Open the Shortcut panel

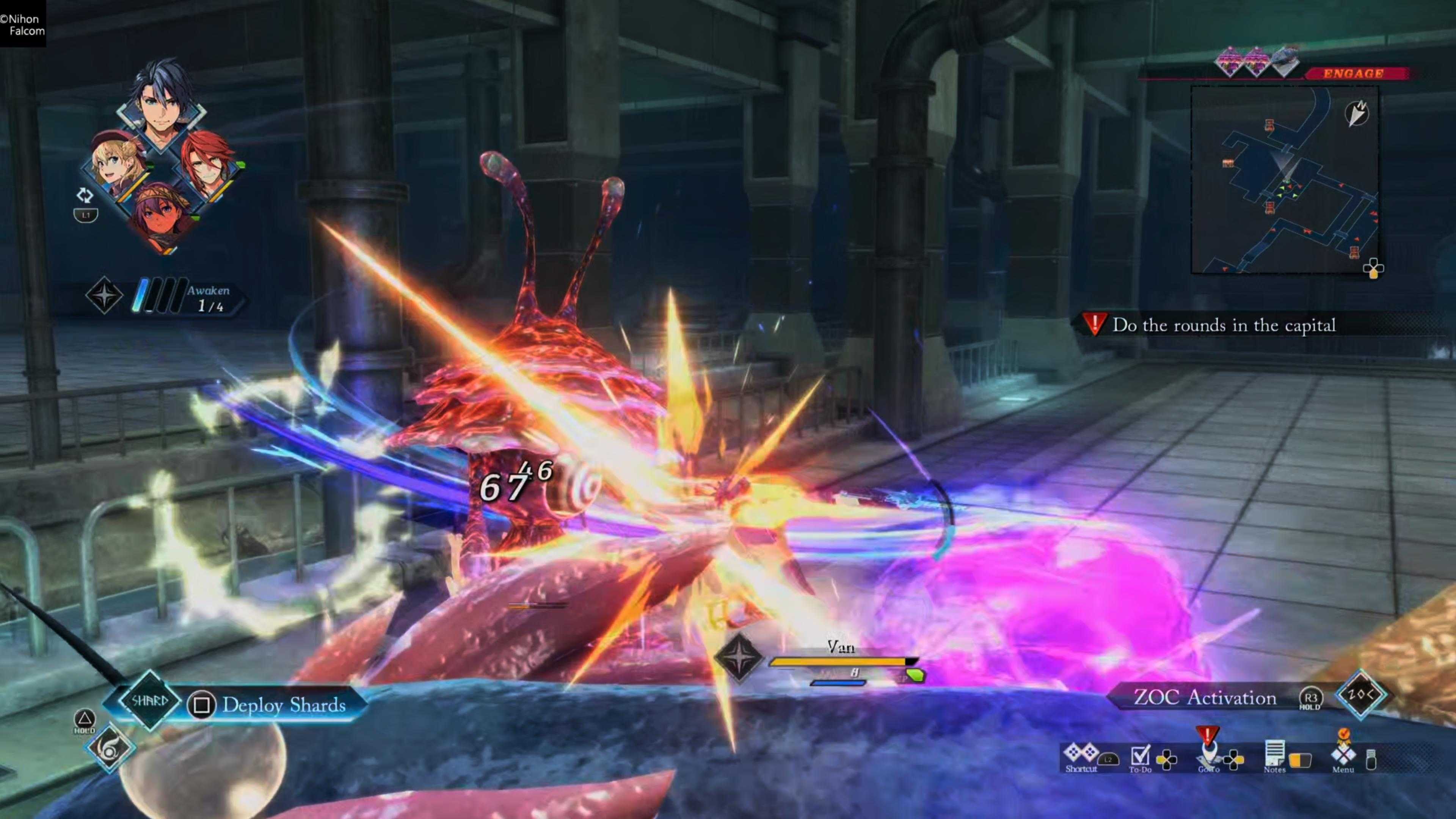(x=1081, y=758)
